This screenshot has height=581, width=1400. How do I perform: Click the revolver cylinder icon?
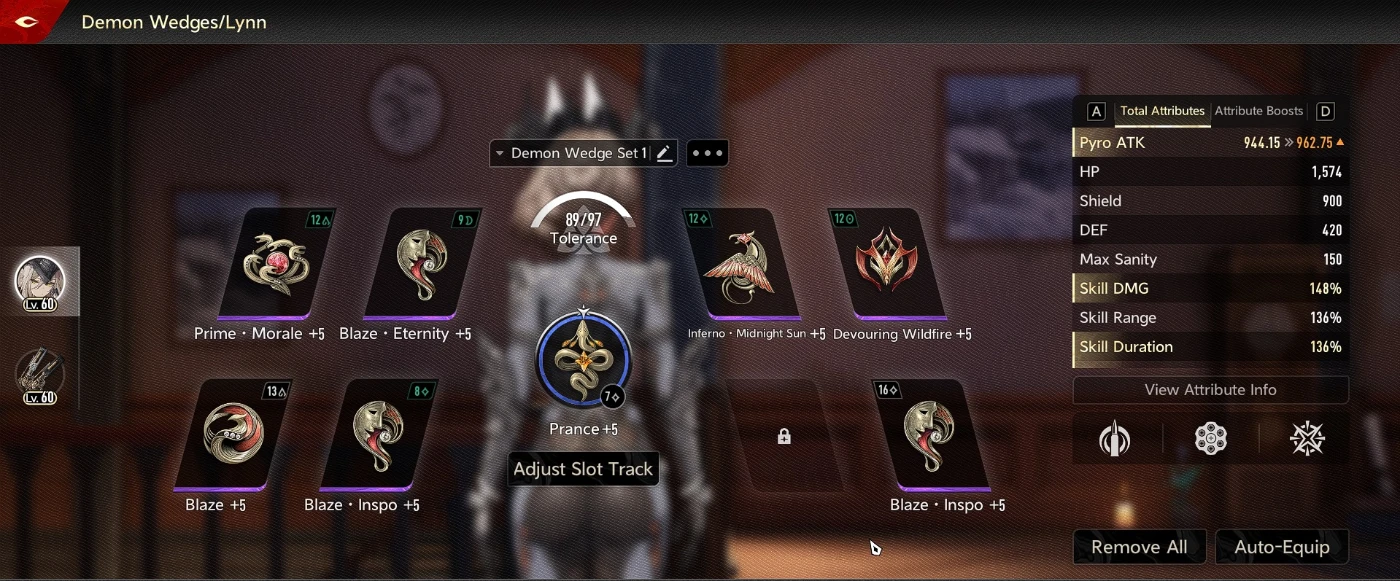pos(1211,439)
